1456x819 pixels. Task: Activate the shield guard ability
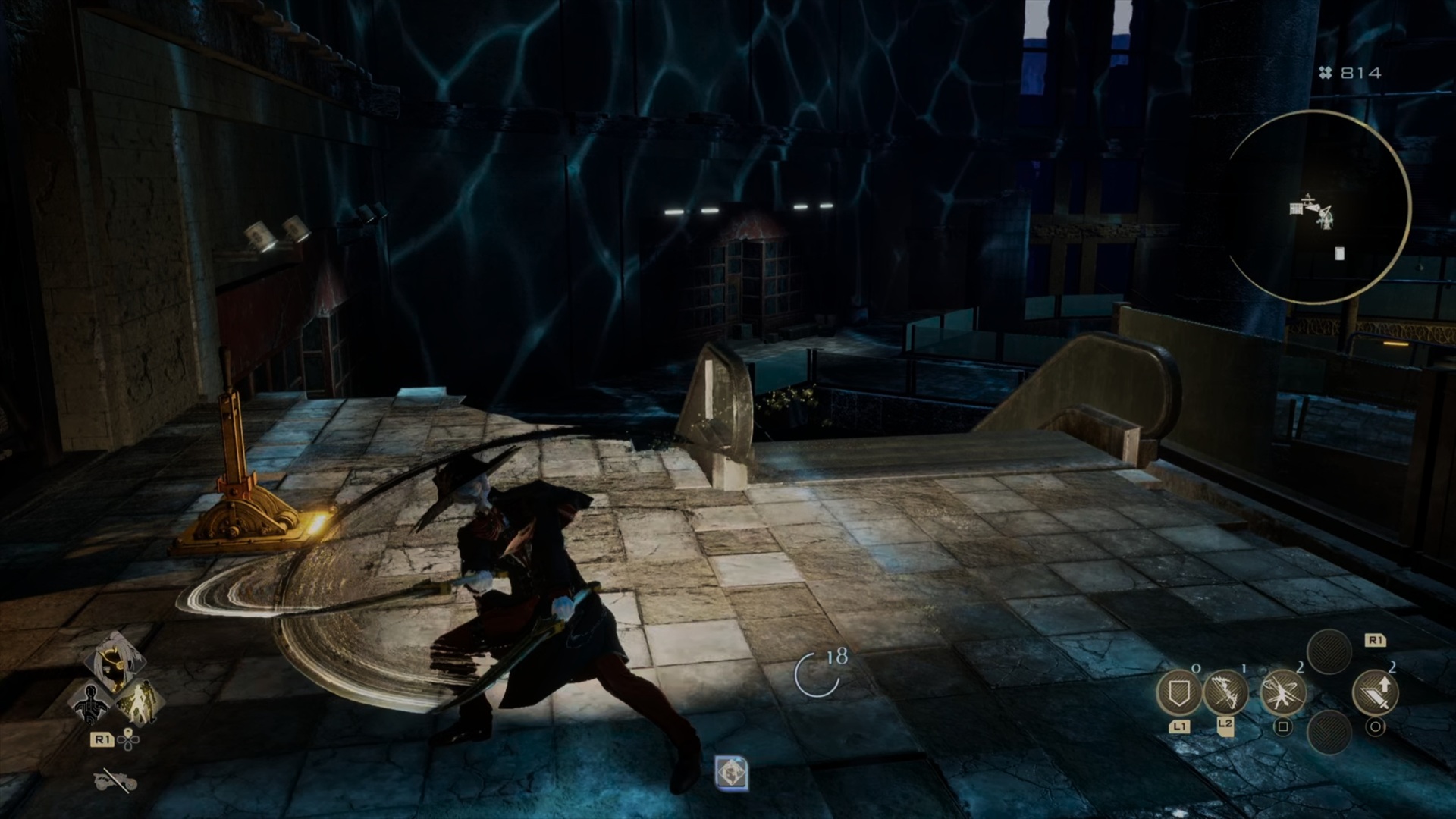(1178, 692)
